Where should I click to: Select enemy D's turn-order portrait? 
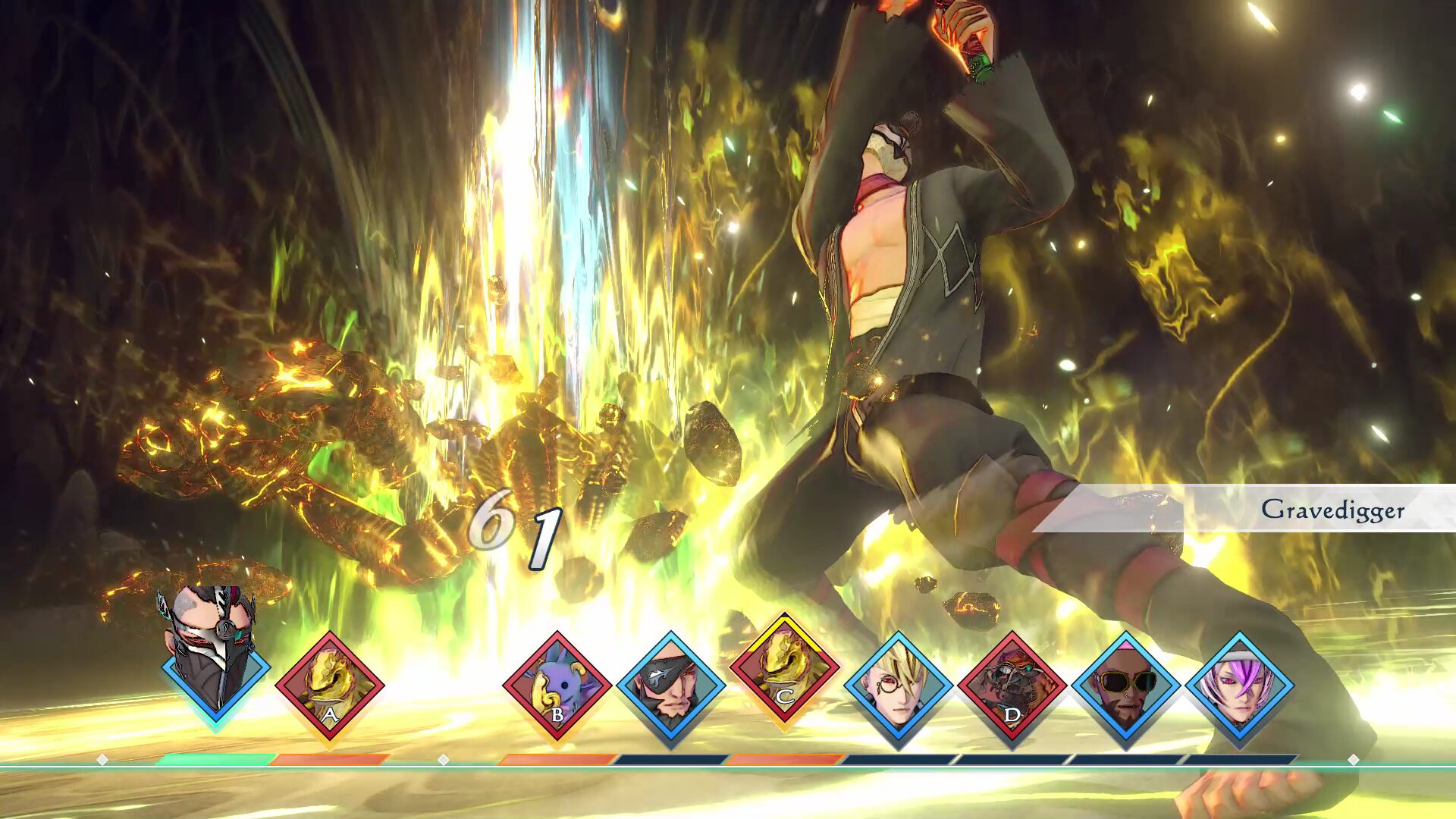[1012, 686]
